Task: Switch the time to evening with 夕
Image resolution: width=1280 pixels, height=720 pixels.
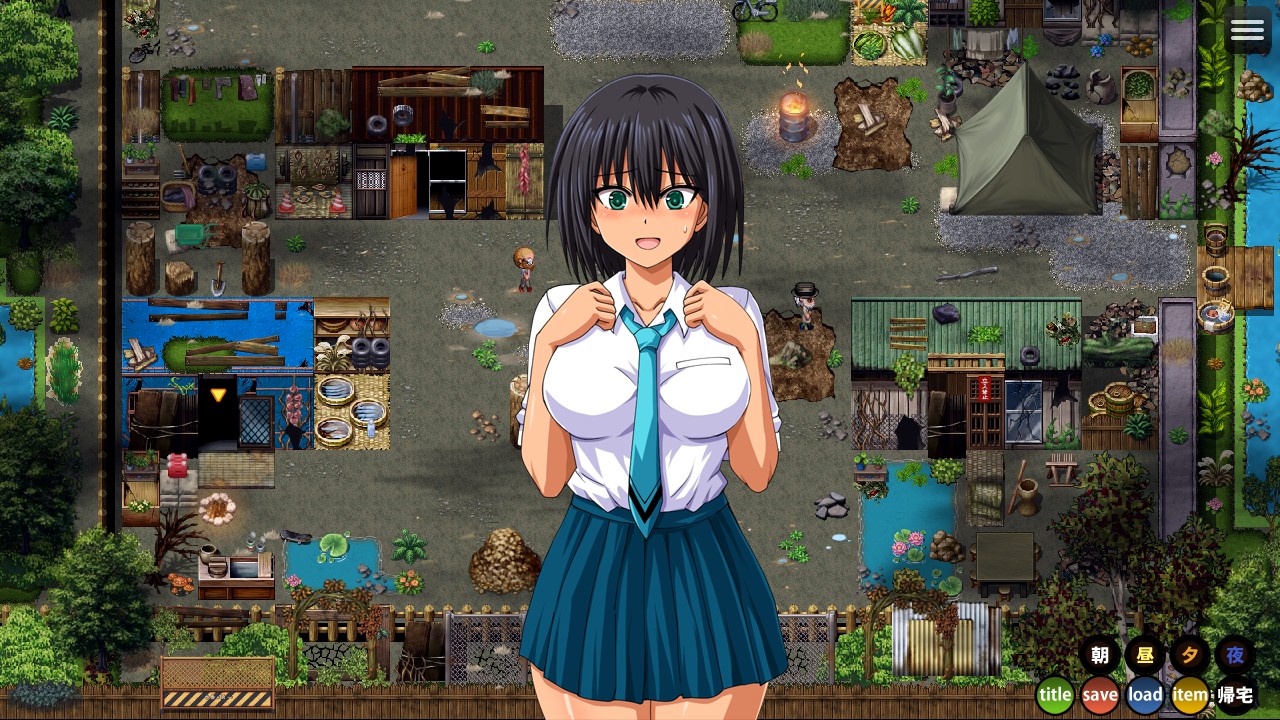Action: [x=1189, y=657]
